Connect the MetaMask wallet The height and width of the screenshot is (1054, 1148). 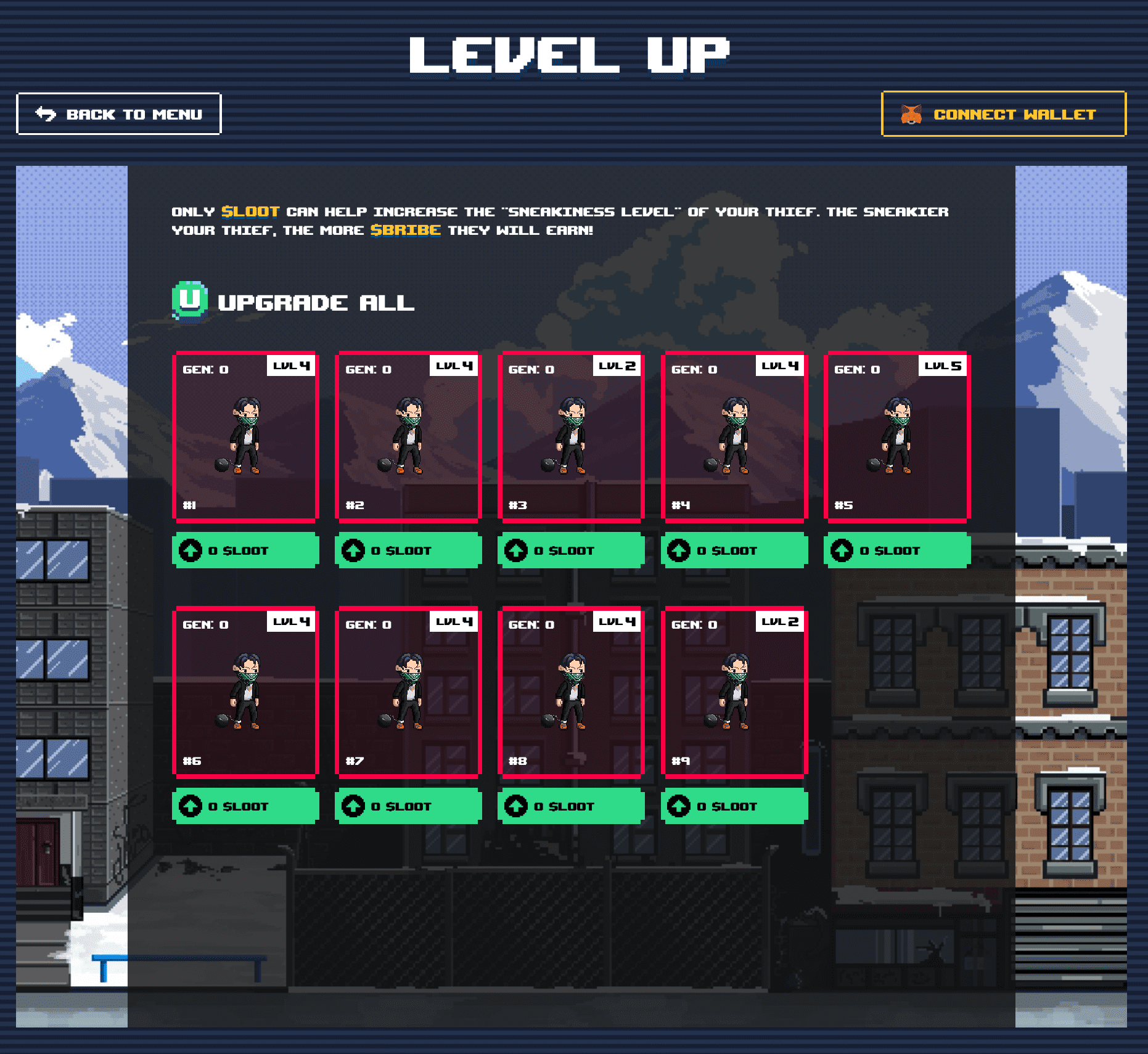(x=1003, y=114)
